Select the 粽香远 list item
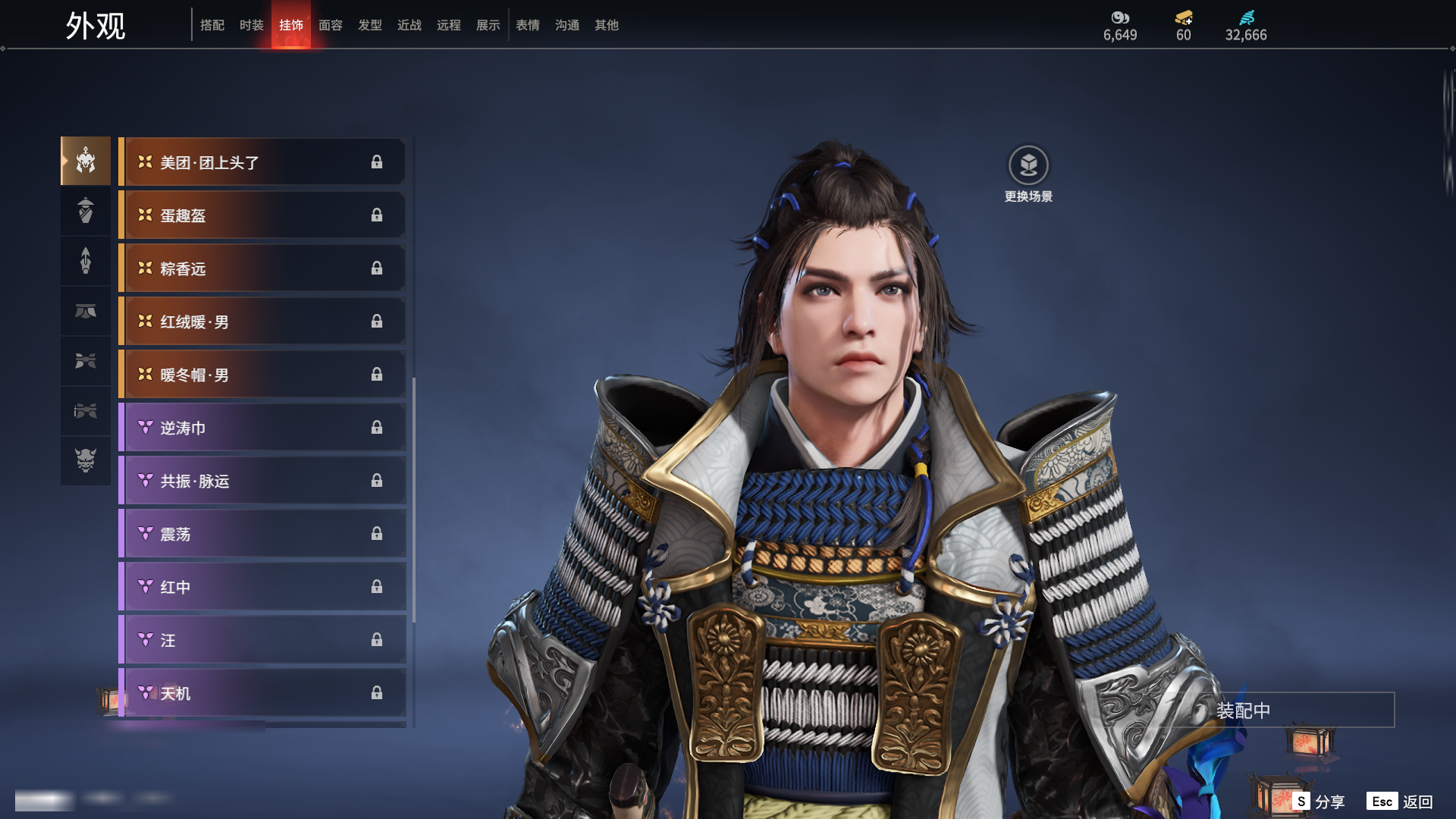Viewport: 1456px width, 819px height. coord(262,268)
